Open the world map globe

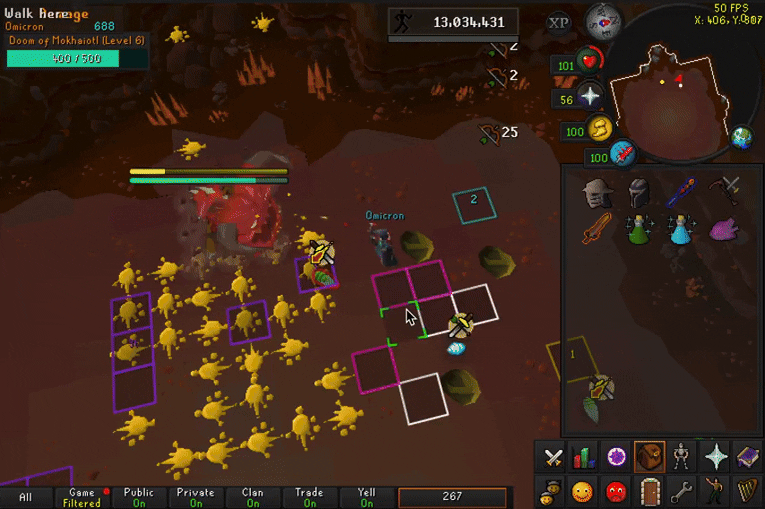[741, 138]
